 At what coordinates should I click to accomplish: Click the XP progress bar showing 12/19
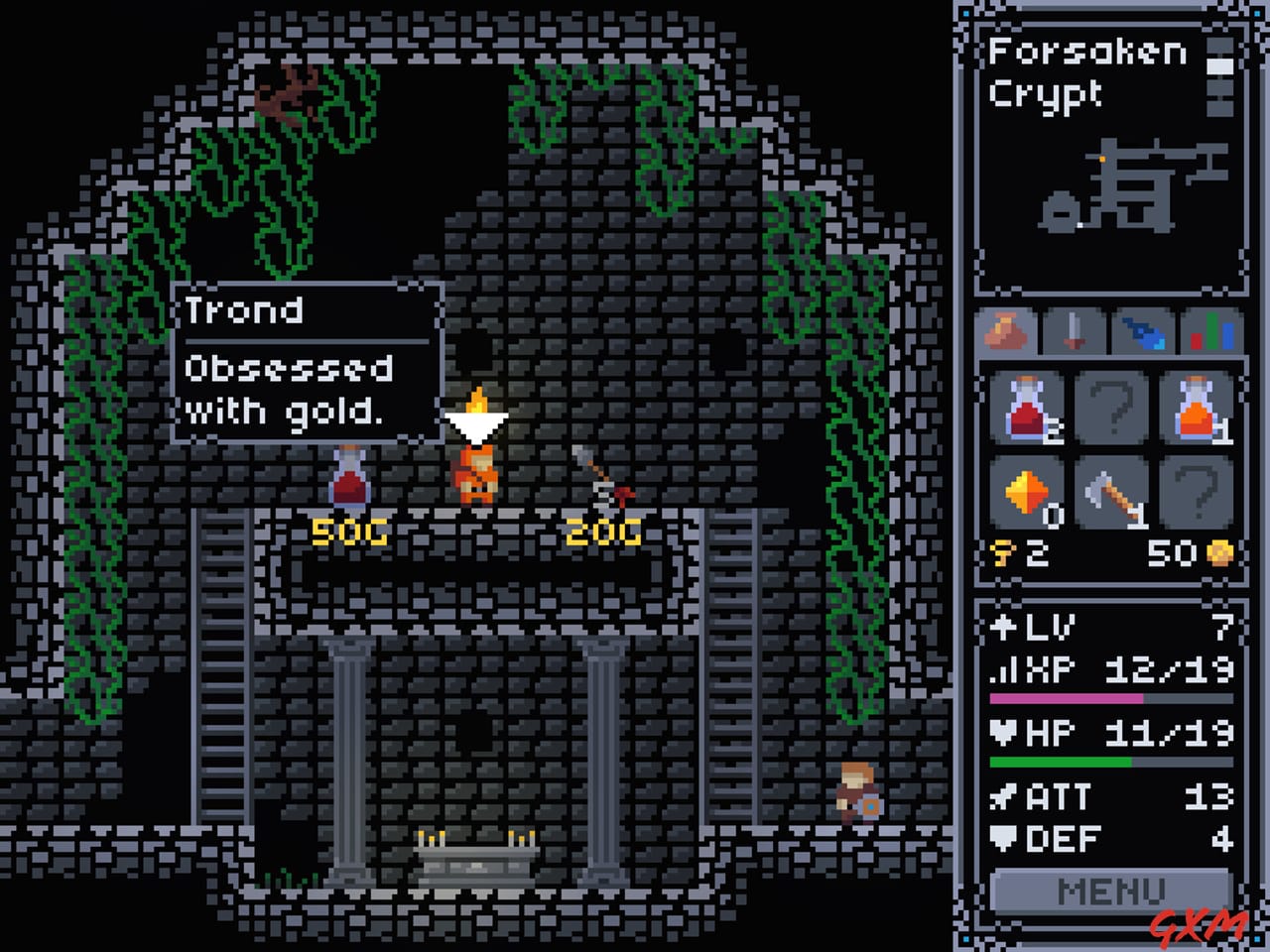pos(1108,697)
